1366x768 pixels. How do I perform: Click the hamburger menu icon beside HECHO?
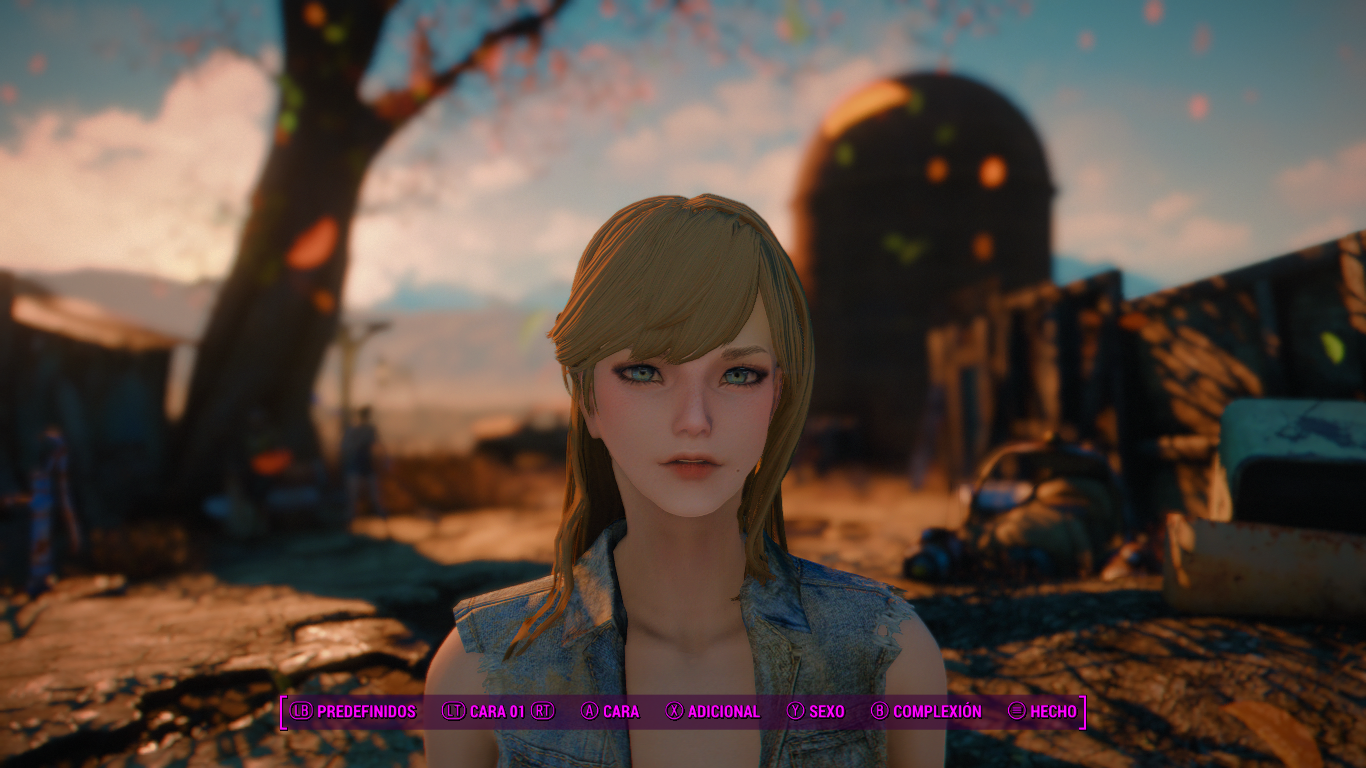click(x=1017, y=712)
